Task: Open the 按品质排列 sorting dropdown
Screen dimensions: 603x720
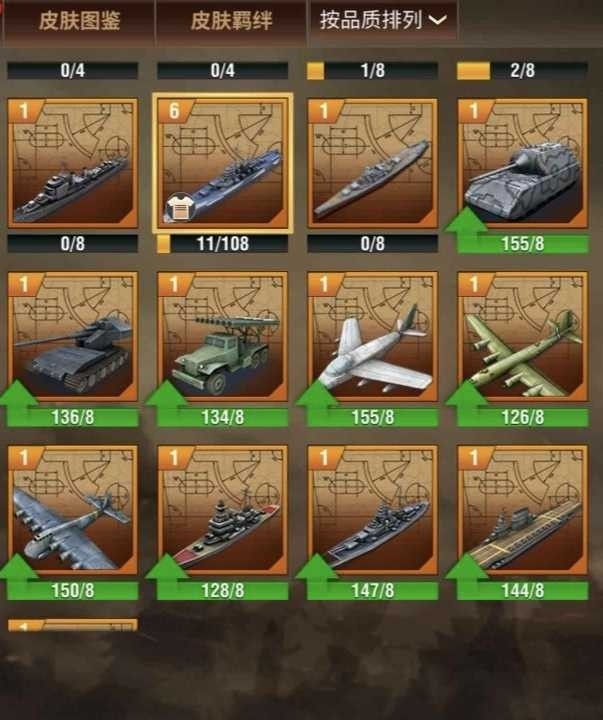Action: [382, 19]
